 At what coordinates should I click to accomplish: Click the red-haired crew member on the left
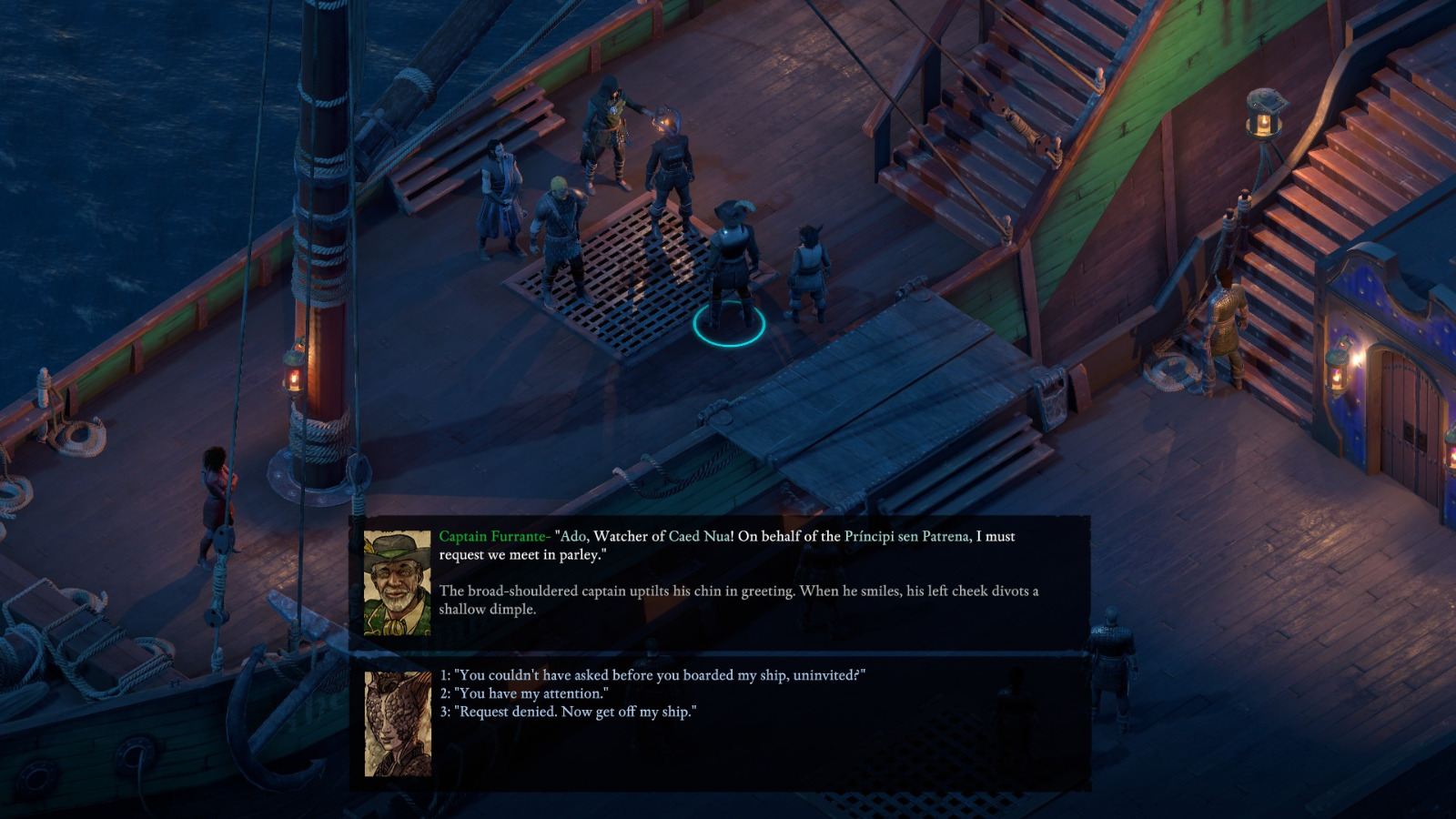pyautogui.click(x=214, y=491)
